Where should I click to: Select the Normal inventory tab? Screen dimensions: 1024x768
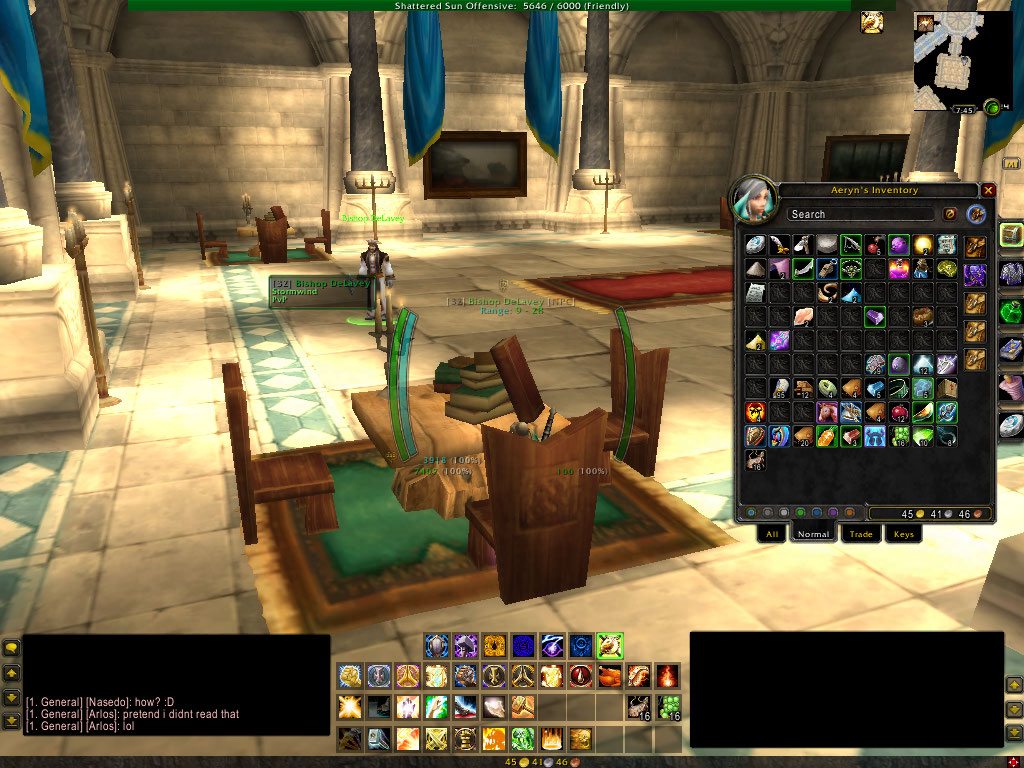[x=813, y=534]
